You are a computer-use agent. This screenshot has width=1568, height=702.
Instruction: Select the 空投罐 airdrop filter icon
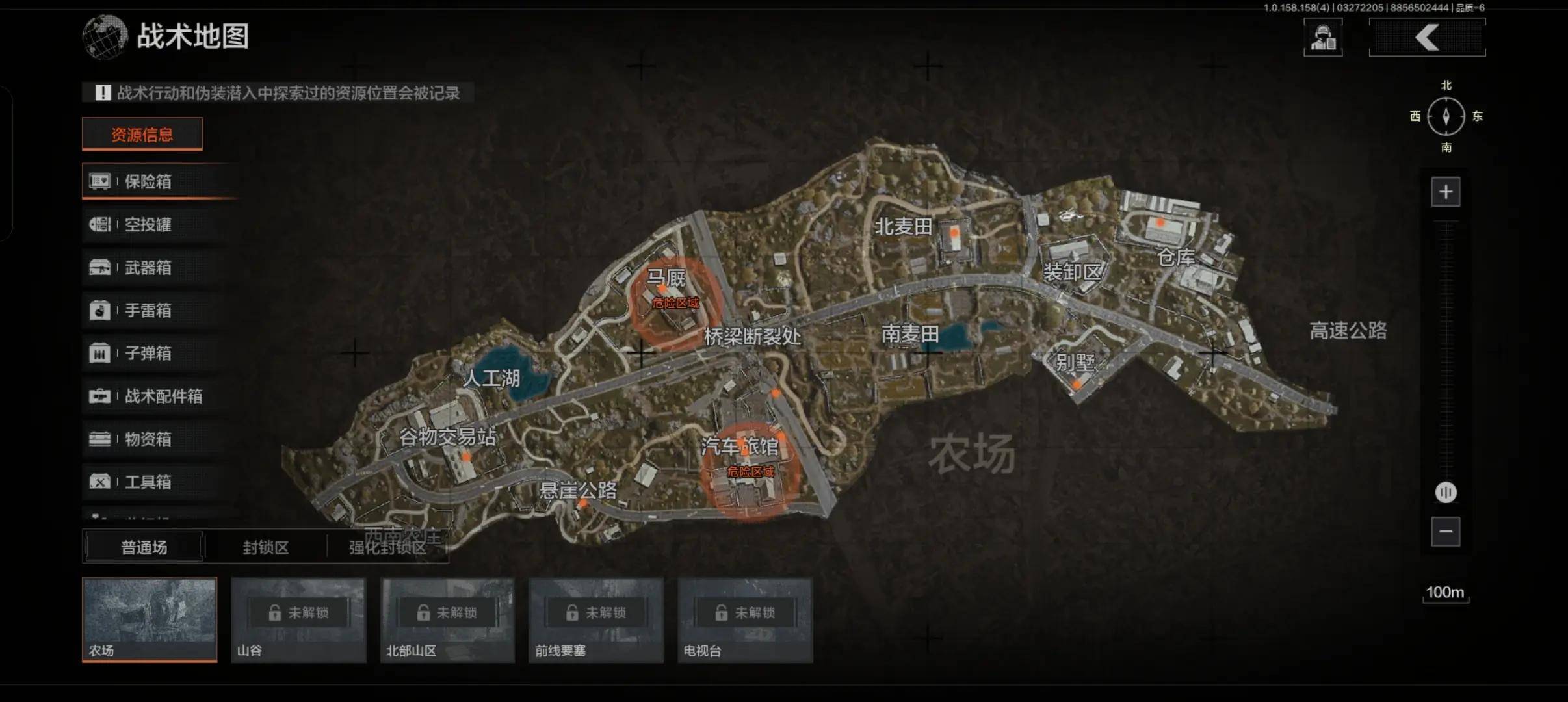tap(101, 225)
